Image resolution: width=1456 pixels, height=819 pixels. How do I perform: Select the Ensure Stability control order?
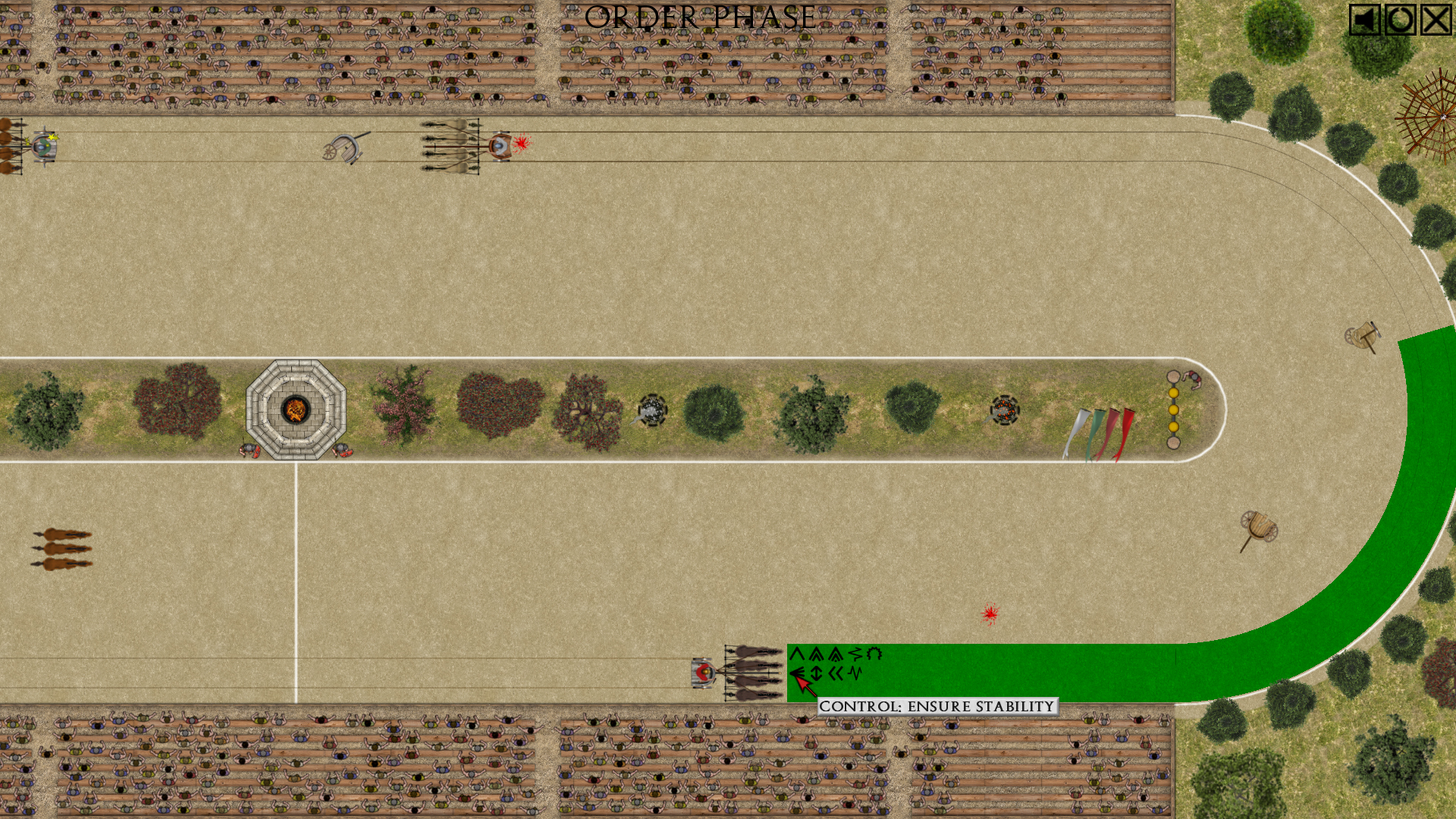point(796,673)
